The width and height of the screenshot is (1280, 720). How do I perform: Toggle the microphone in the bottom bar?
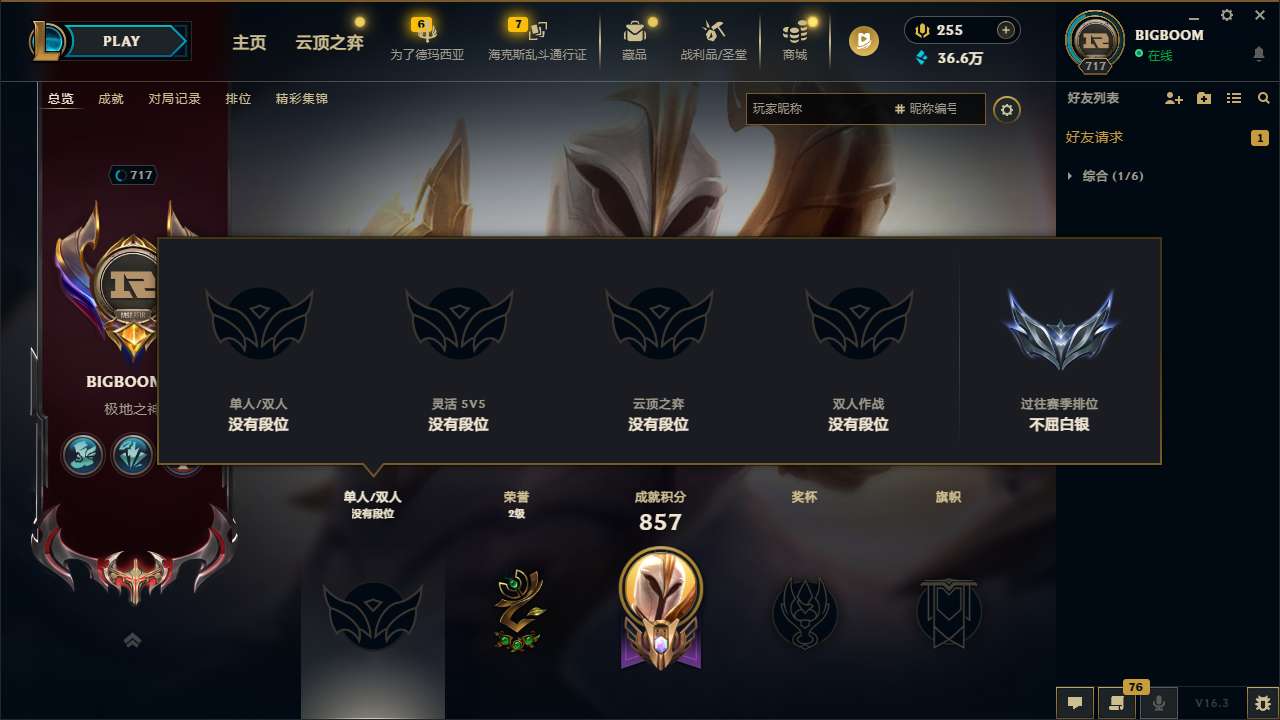[x=1158, y=703]
